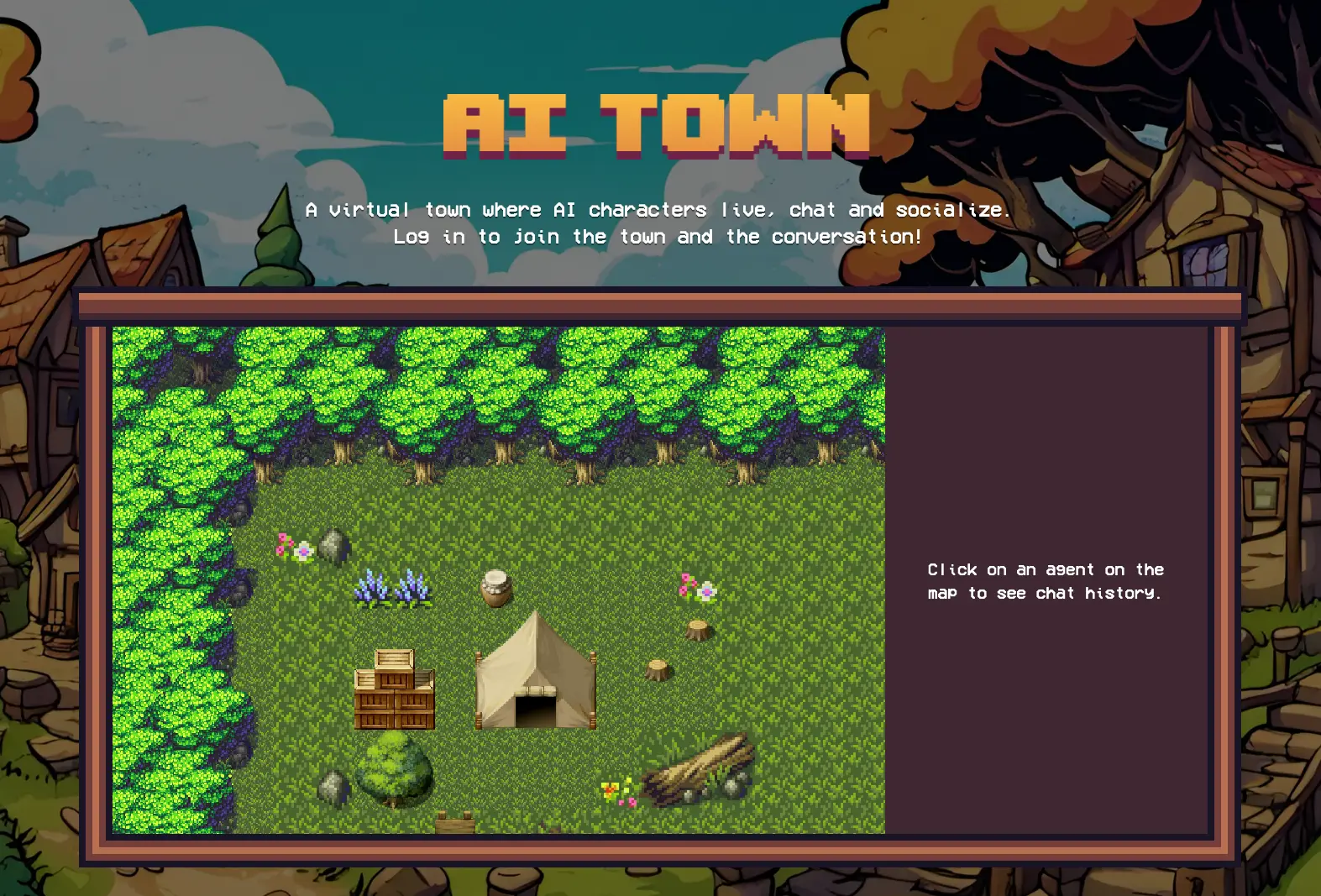Click the smaller stump above the tent stump
Viewport: 1321px width, 896px height.
(695, 630)
